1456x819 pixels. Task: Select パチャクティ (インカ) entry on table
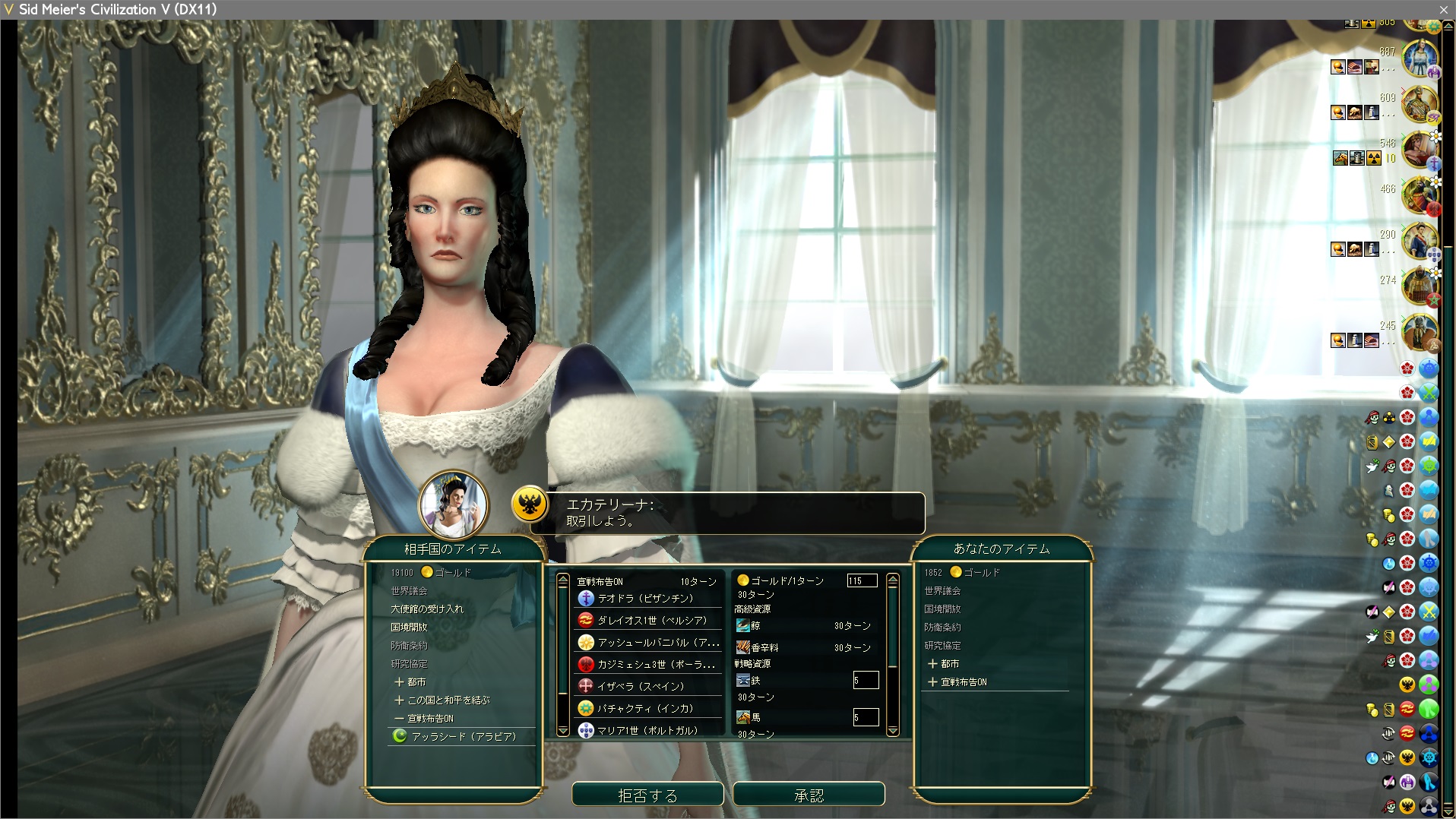coord(645,708)
